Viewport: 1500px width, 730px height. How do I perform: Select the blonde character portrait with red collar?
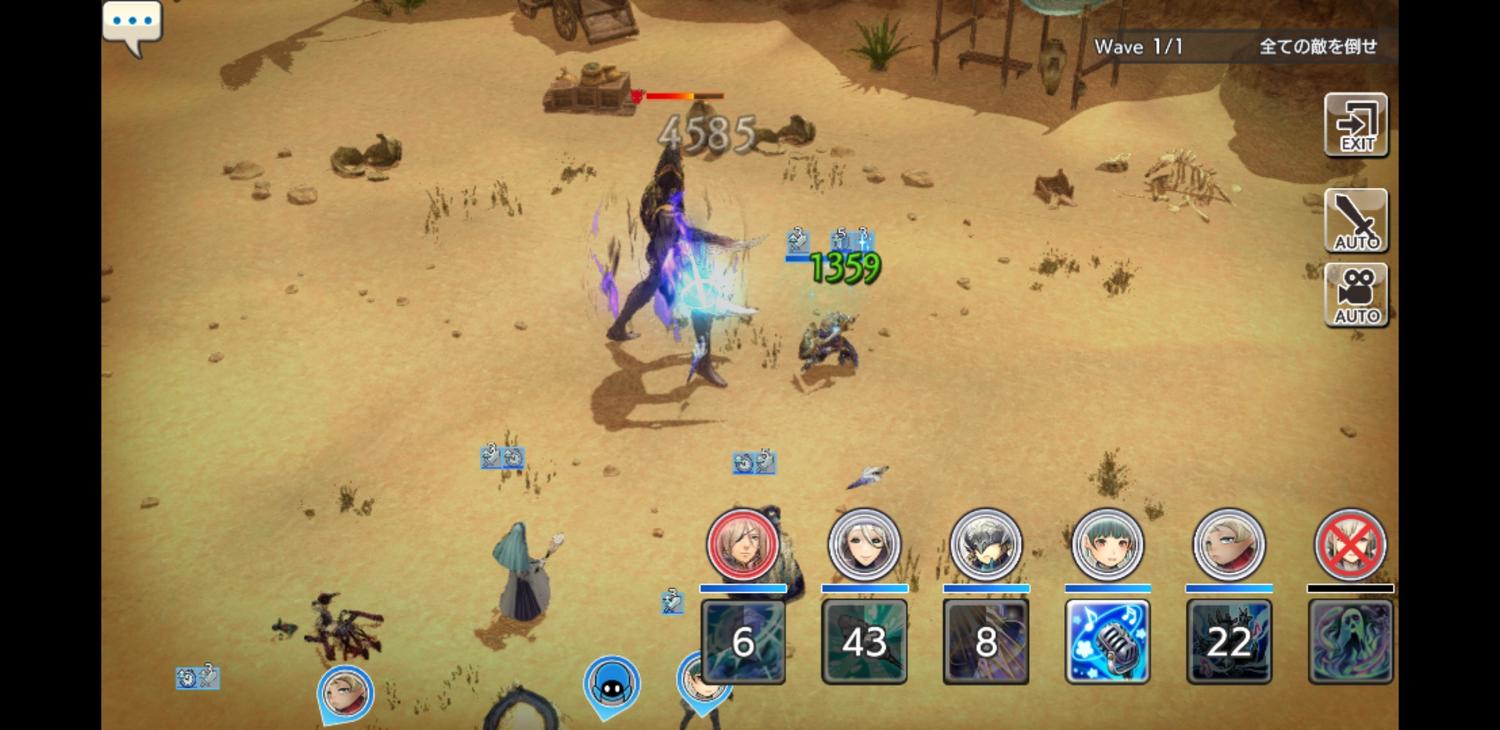click(x=1229, y=545)
